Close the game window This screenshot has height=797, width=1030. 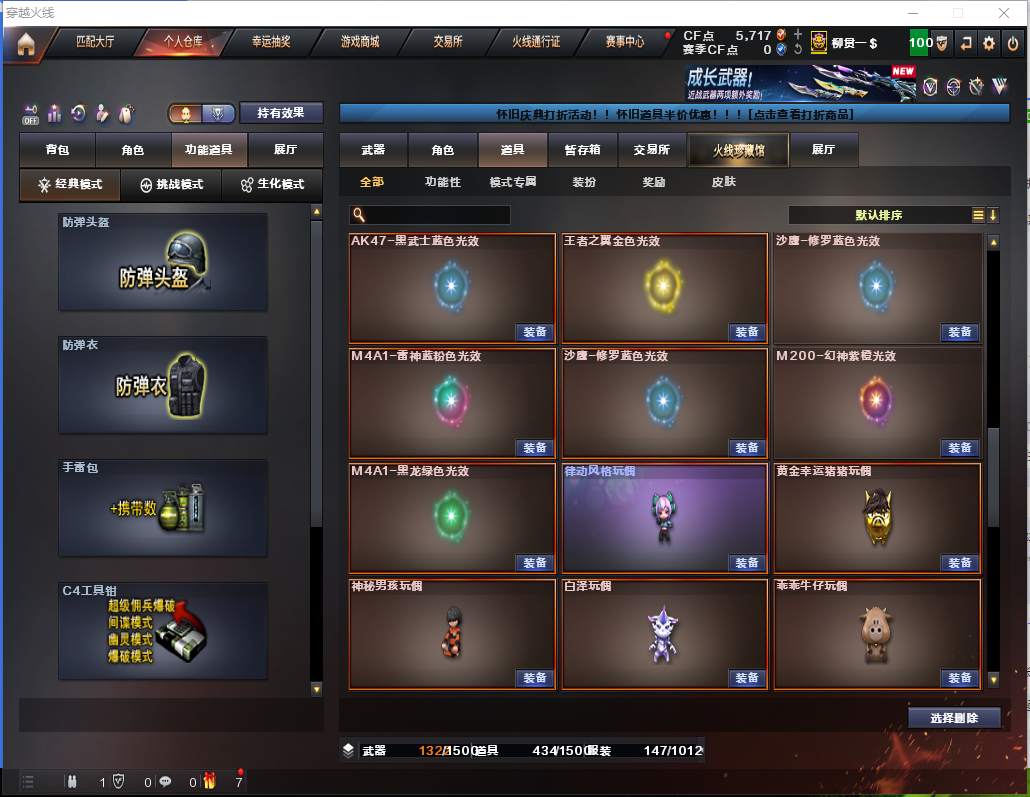[x=1002, y=13]
